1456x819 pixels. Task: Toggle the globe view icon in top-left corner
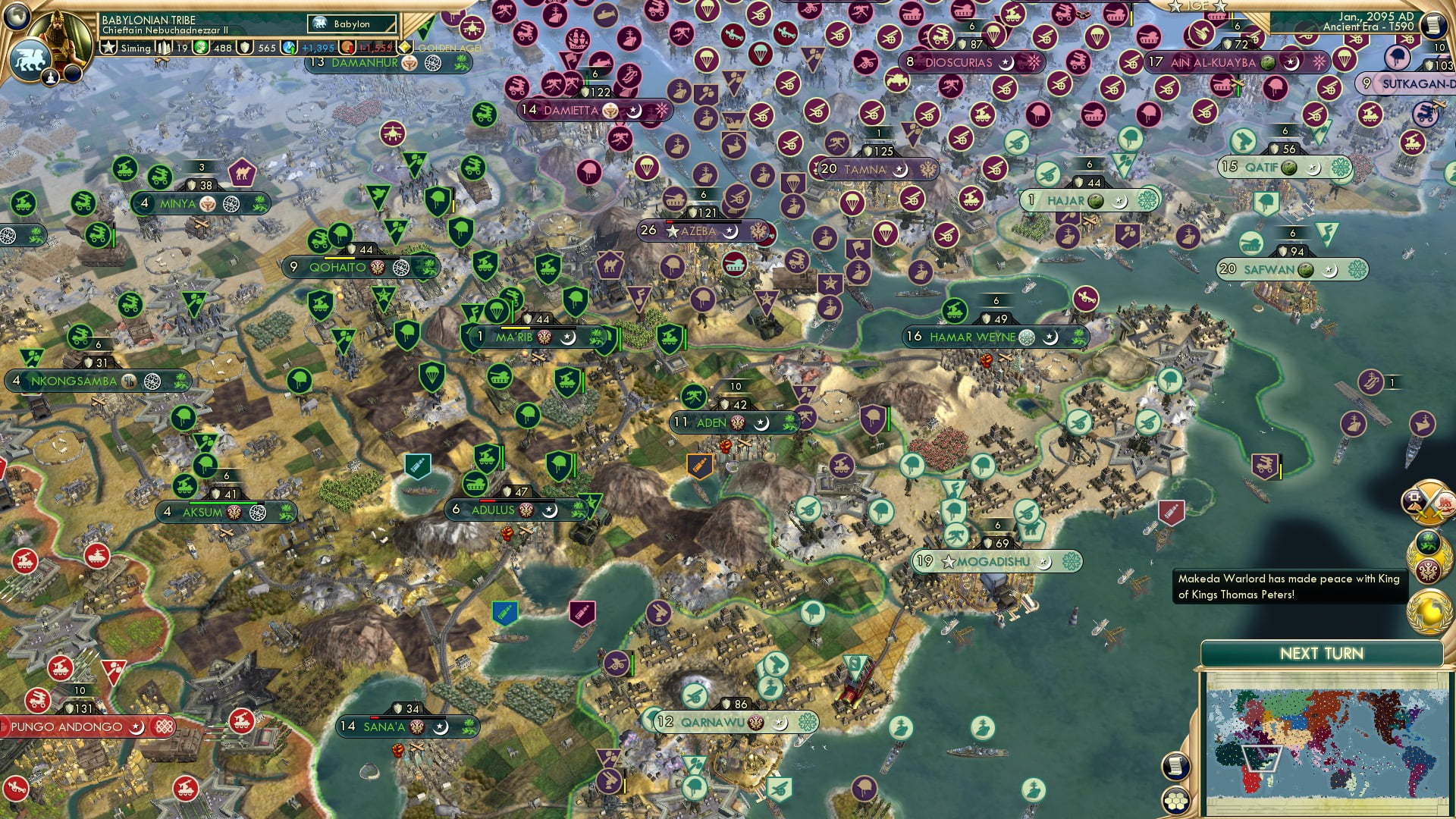(x=16, y=17)
